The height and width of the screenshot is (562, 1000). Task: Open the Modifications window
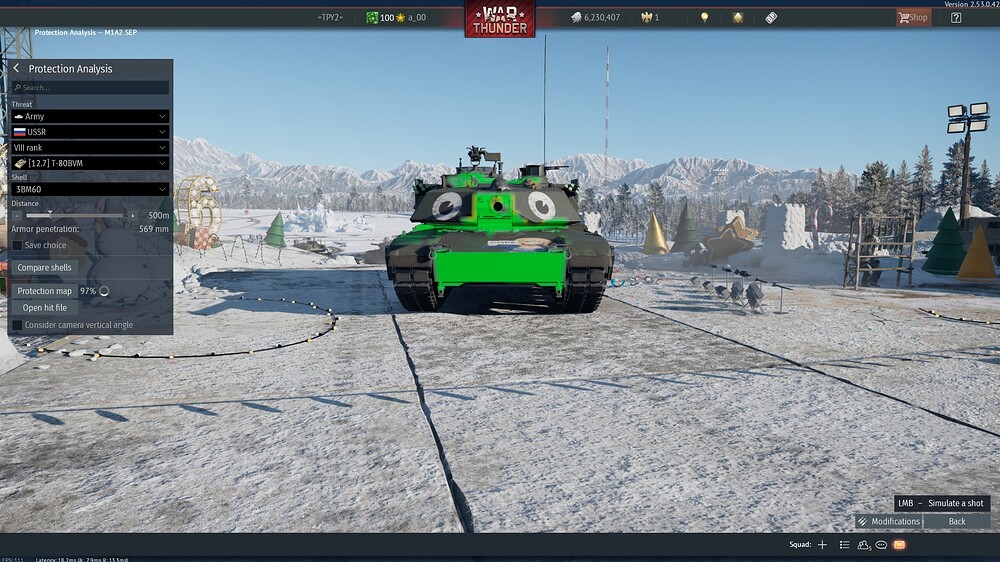click(x=888, y=521)
